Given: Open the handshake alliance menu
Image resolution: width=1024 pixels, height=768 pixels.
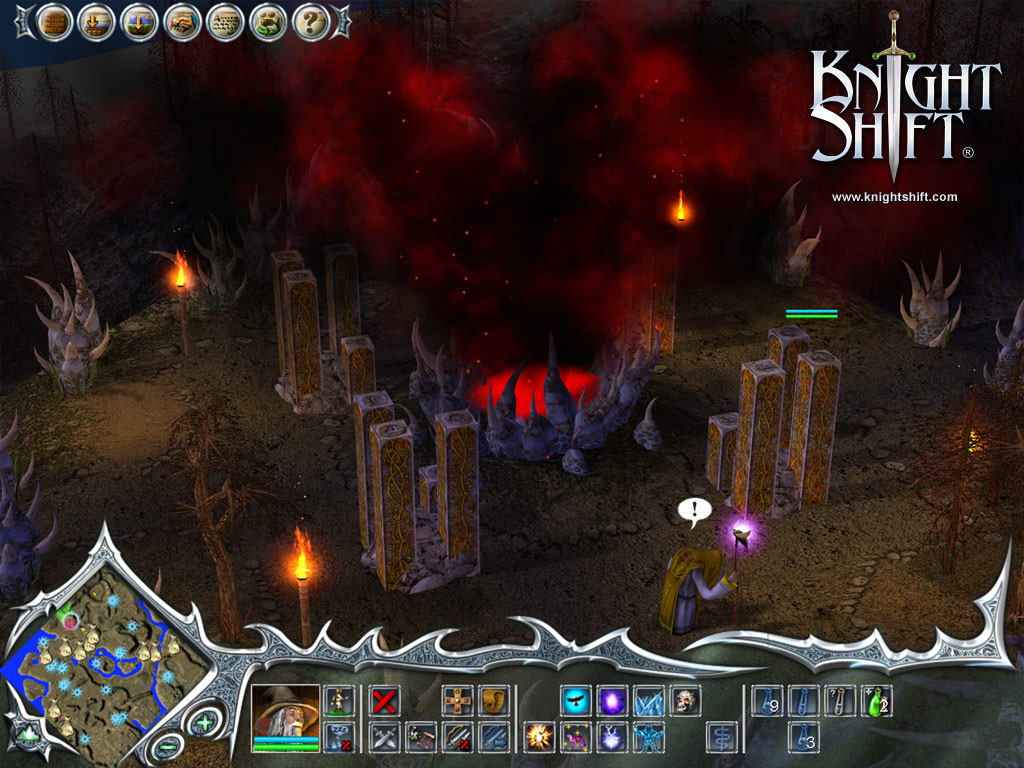Looking at the screenshot, I should 182,21.
